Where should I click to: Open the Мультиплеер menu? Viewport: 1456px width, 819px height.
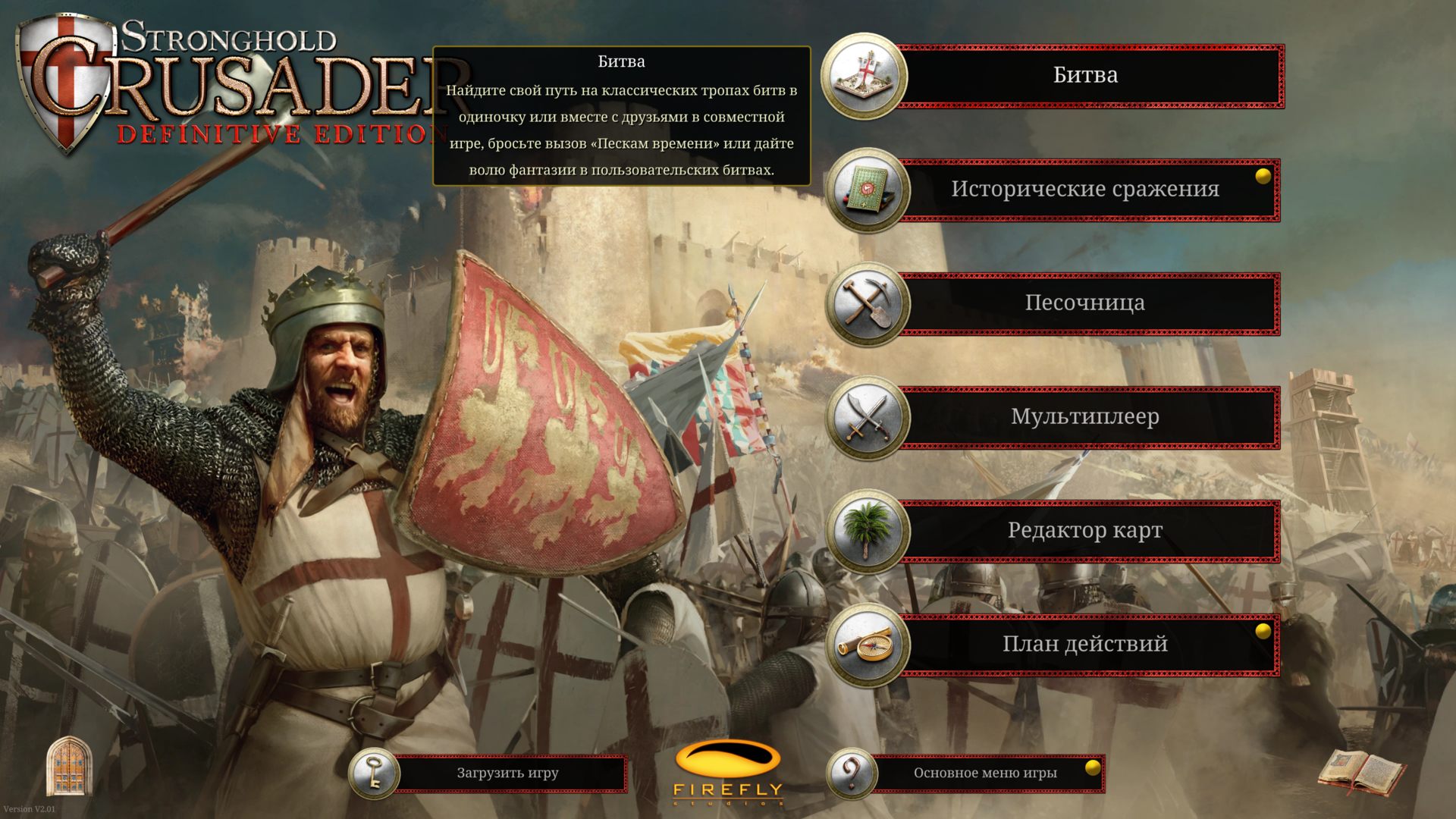point(1084,417)
